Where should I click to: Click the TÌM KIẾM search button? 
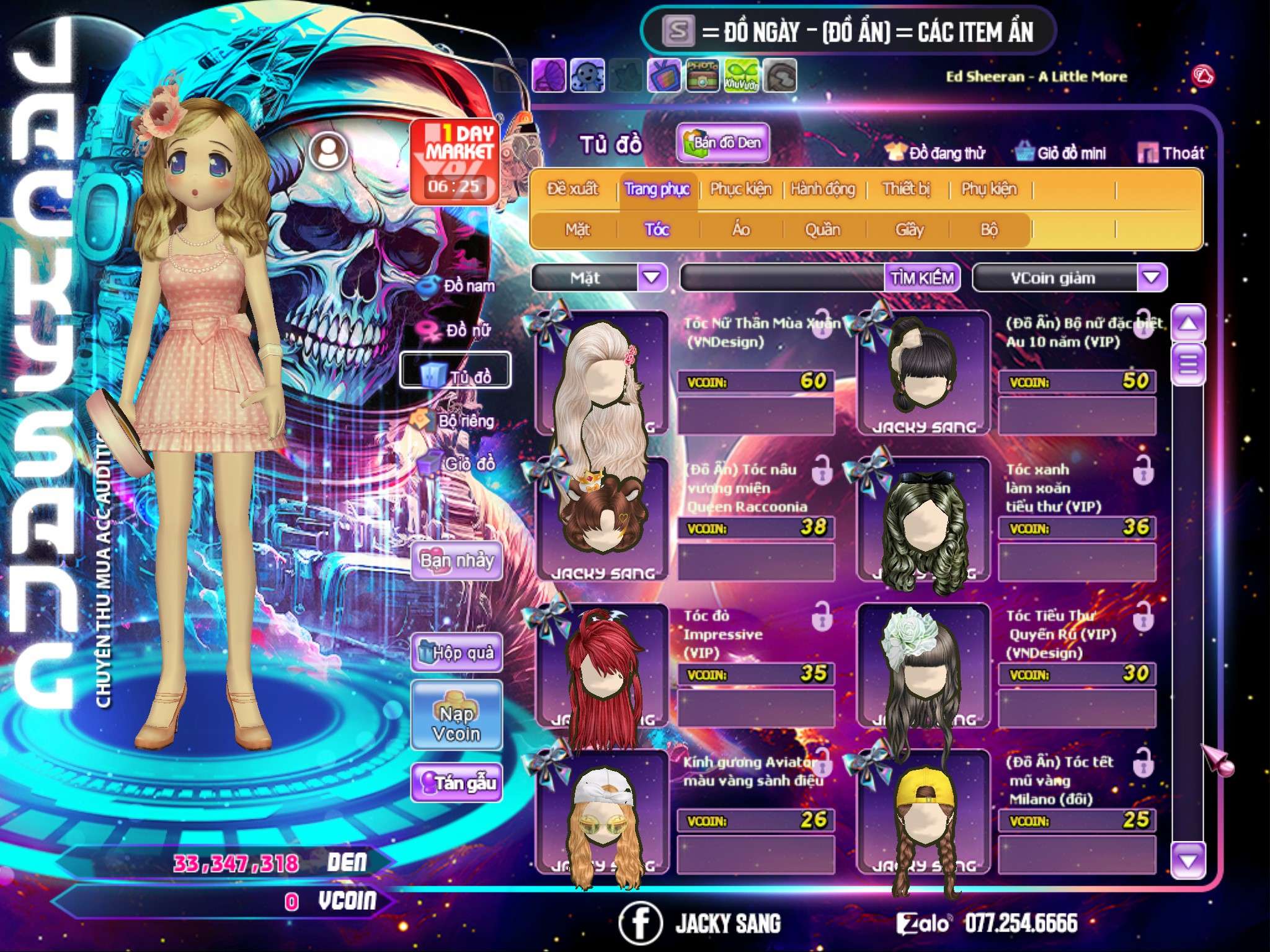click(922, 278)
